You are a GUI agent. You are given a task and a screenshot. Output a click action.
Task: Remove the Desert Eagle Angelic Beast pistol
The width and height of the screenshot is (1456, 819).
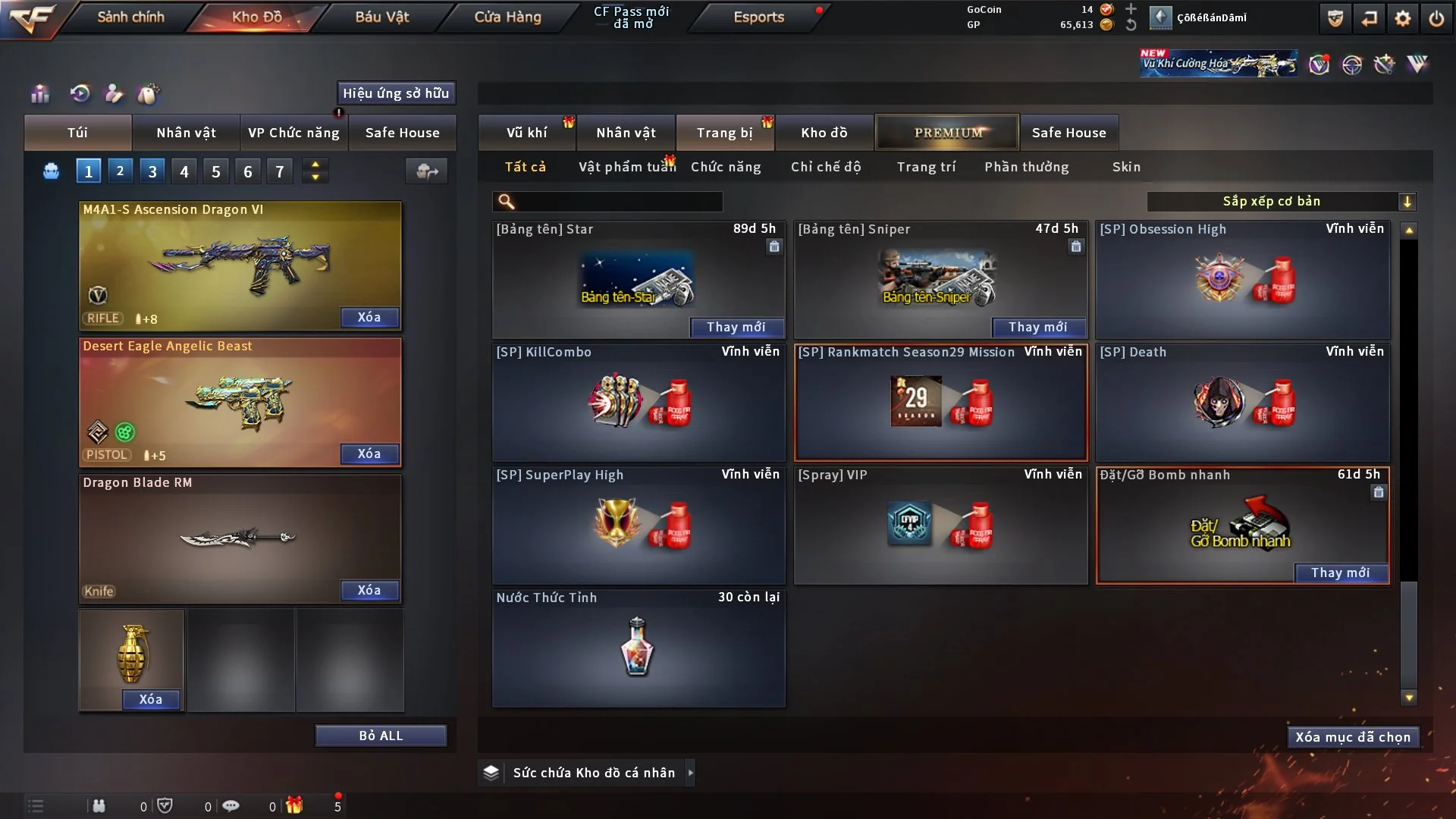(369, 453)
